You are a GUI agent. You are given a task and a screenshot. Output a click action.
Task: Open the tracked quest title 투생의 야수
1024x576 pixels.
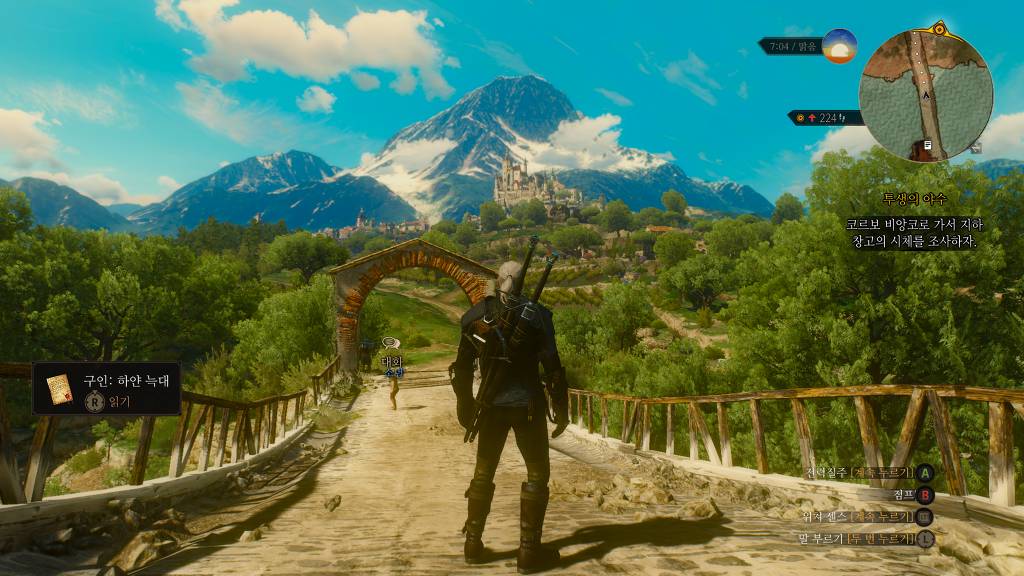pos(913,199)
